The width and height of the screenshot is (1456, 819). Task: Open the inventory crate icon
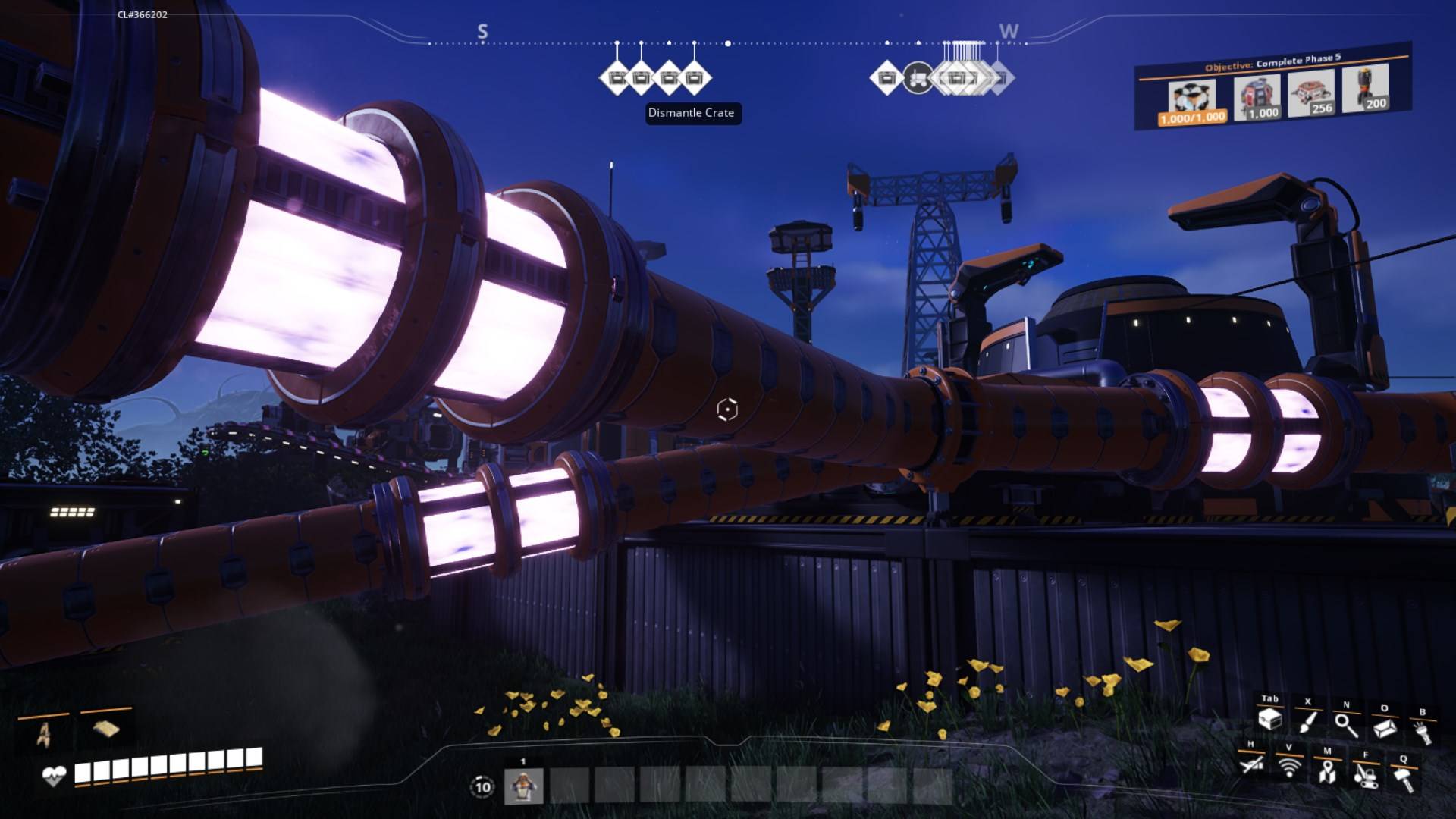coord(1269,720)
